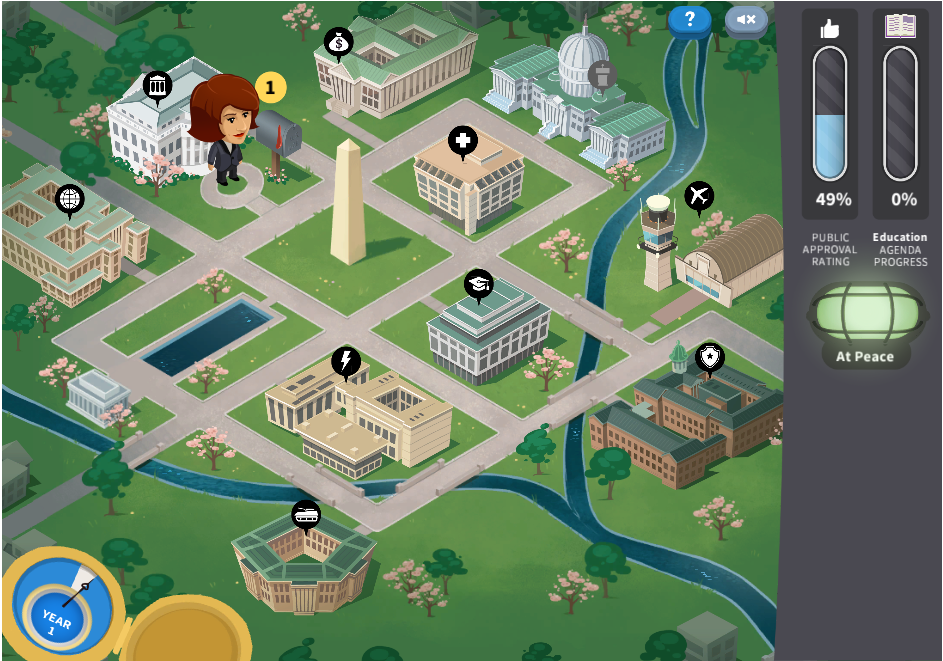Click the greyed-out Capitol podium marker
Image resolution: width=943 pixels, height=661 pixels.
(x=602, y=73)
